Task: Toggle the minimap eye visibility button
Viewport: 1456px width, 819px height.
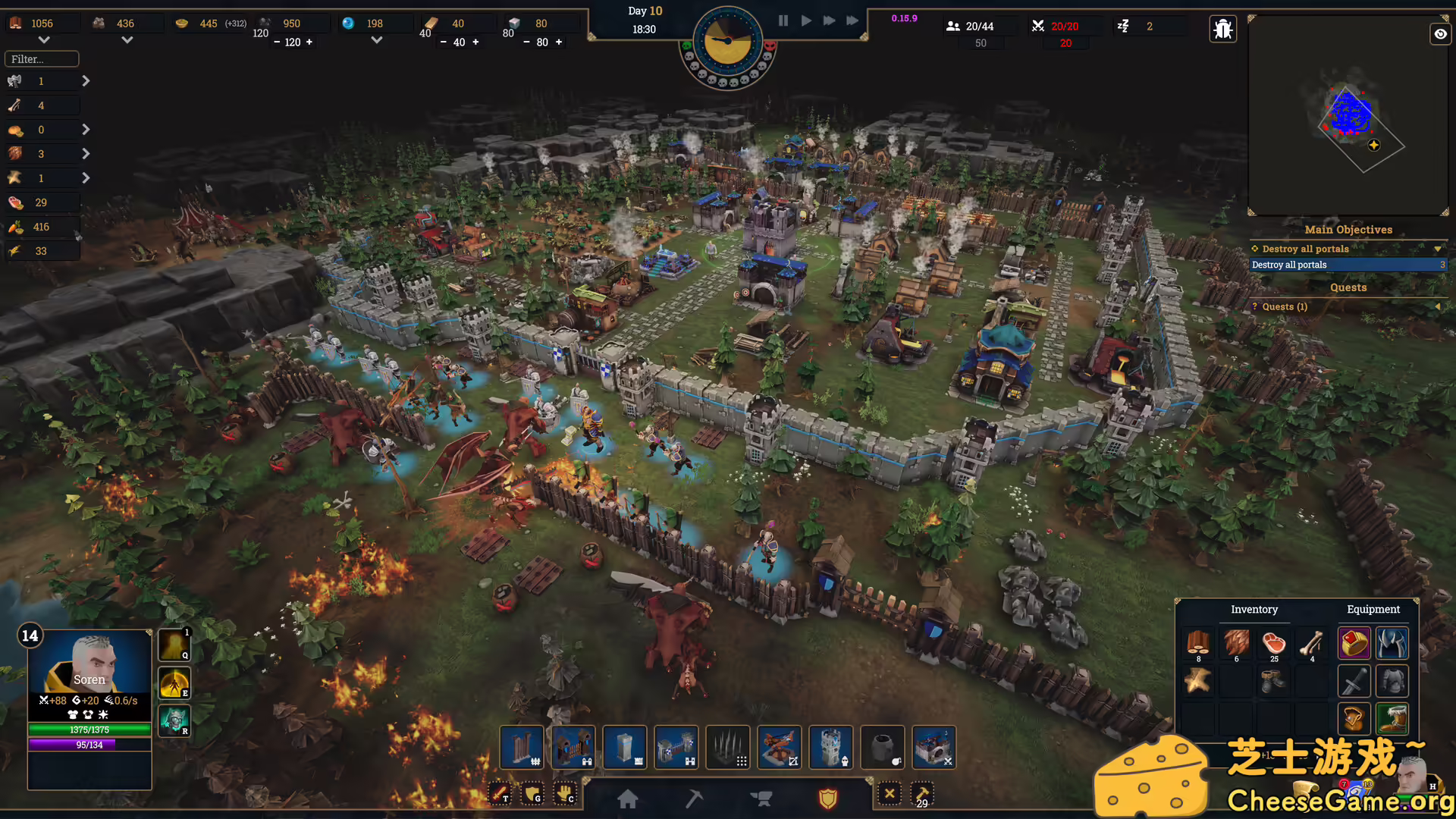Action: click(x=1440, y=34)
